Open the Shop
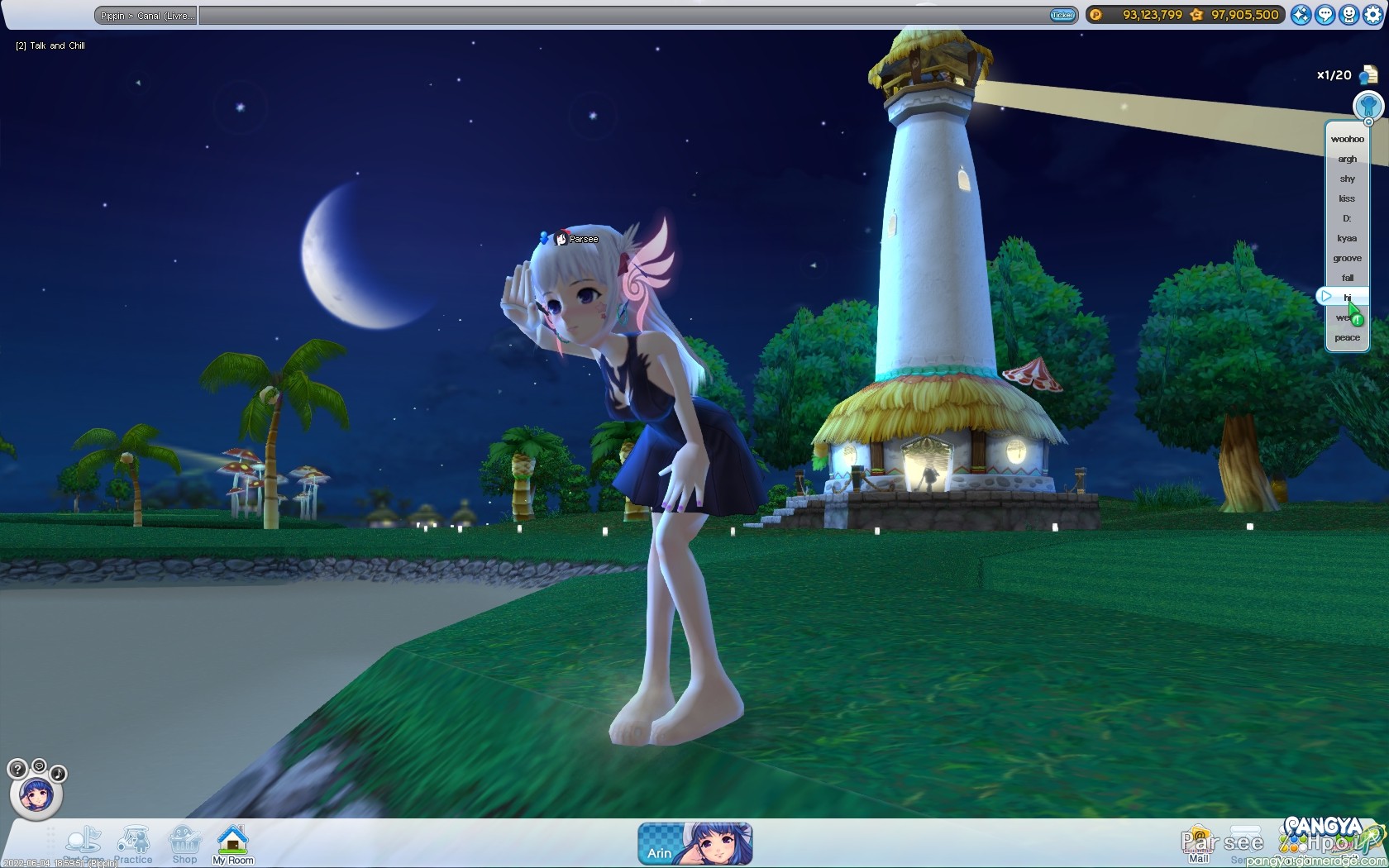The width and height of the screenshot is (1389, 868). tap(184, 845)
